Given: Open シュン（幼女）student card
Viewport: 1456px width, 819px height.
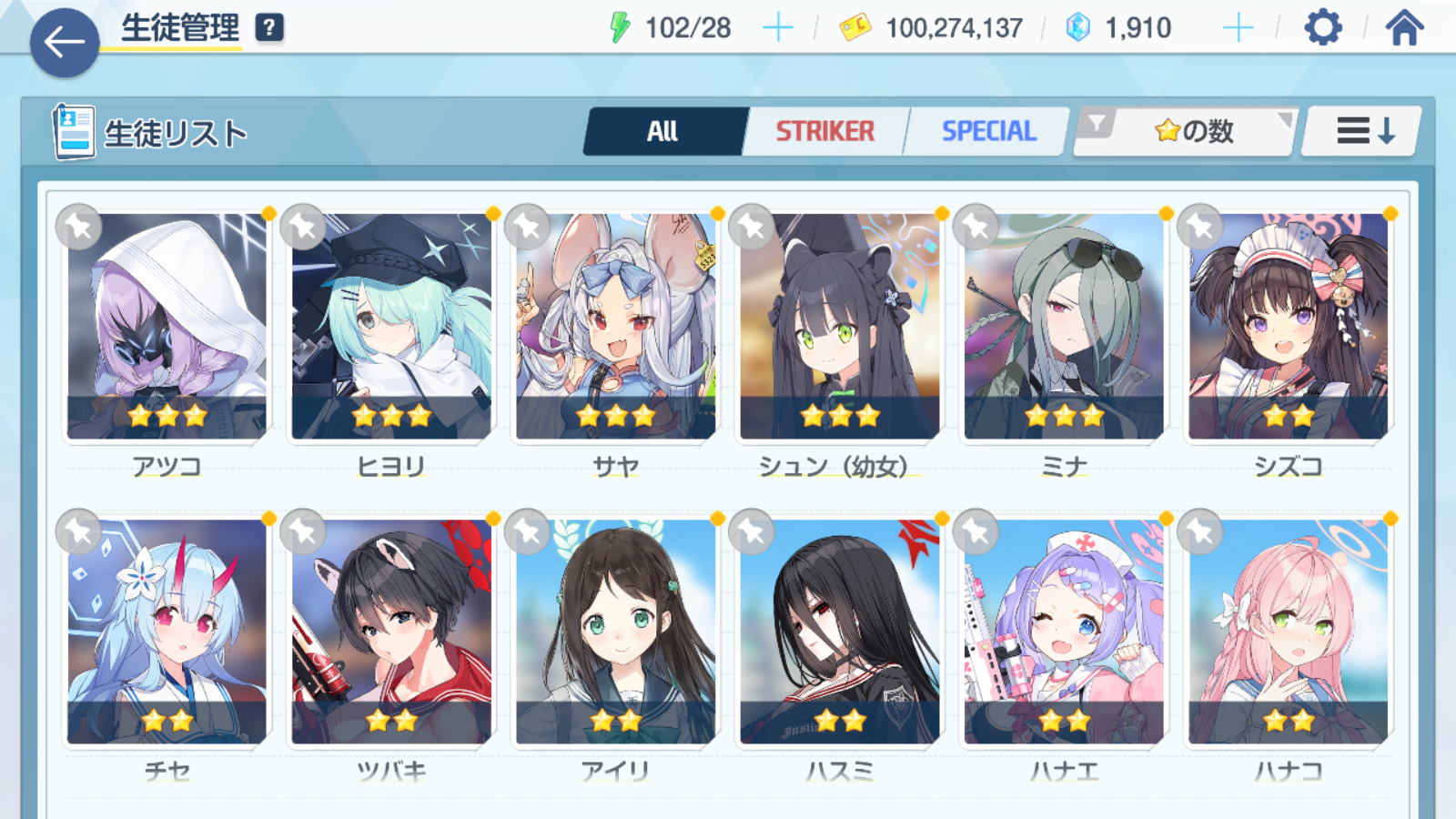Looking at the screenshot, I should (840, 328).
